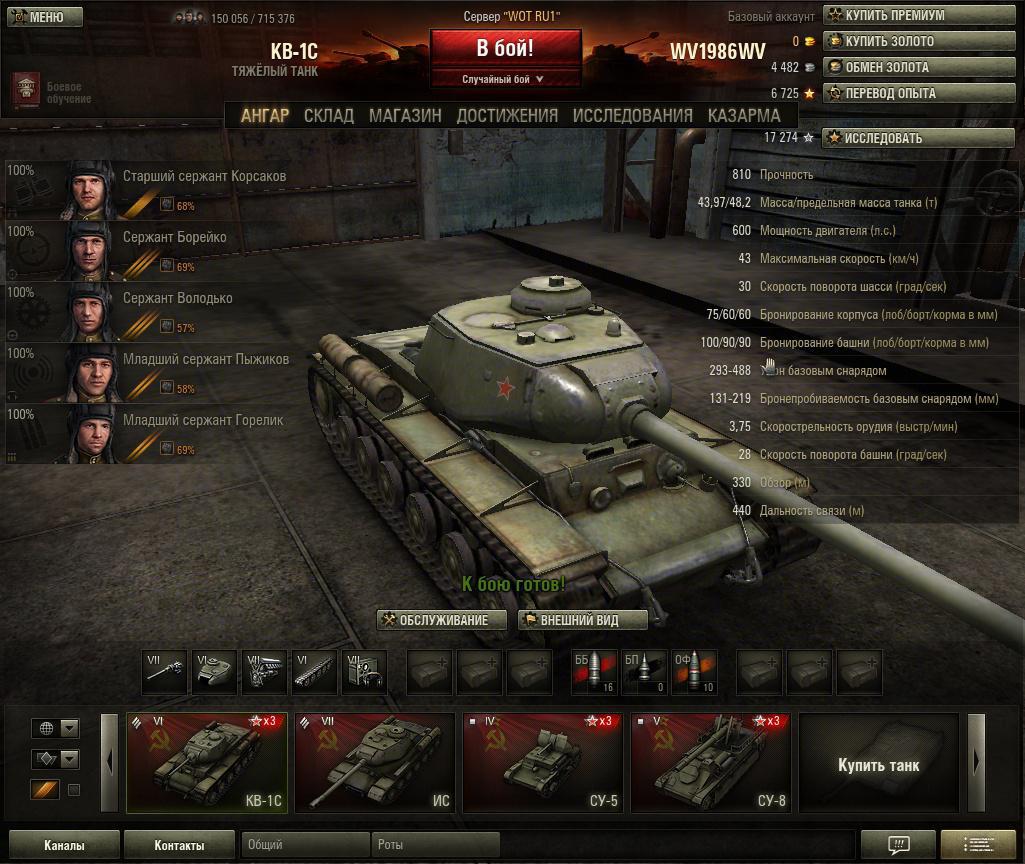Open the Казарма tab

pyautogui.click(x=744, y=115)
